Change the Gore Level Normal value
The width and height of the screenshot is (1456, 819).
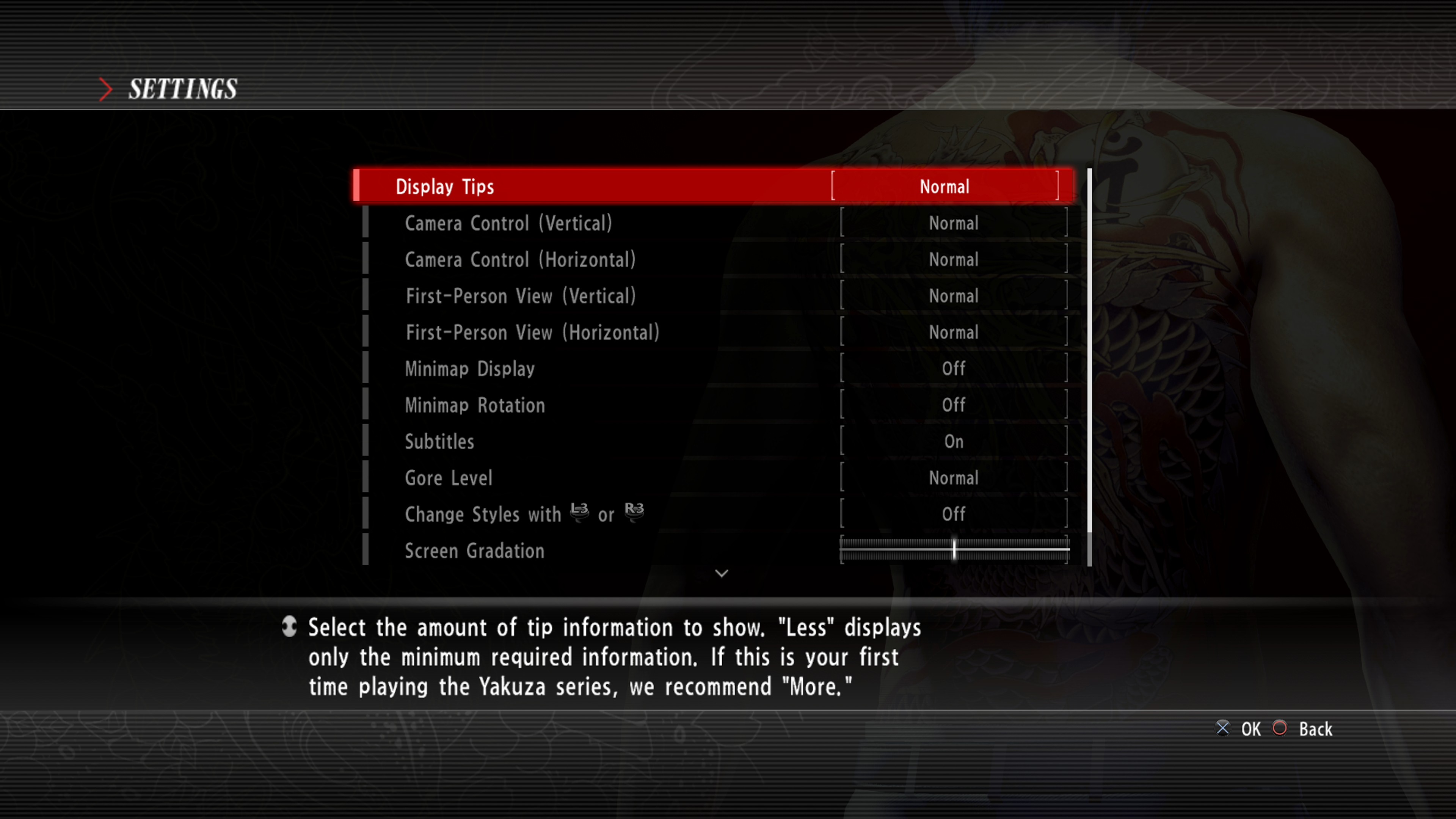(x=954, y=478)
